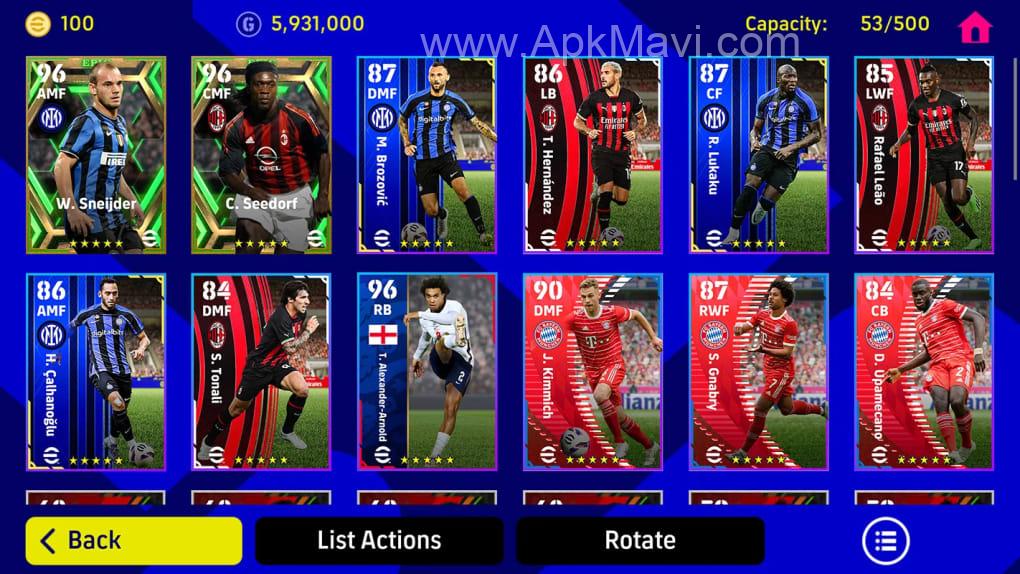
Task: Select the M. Brozović card
Action: pyautogui.click(x=427, y=154)
